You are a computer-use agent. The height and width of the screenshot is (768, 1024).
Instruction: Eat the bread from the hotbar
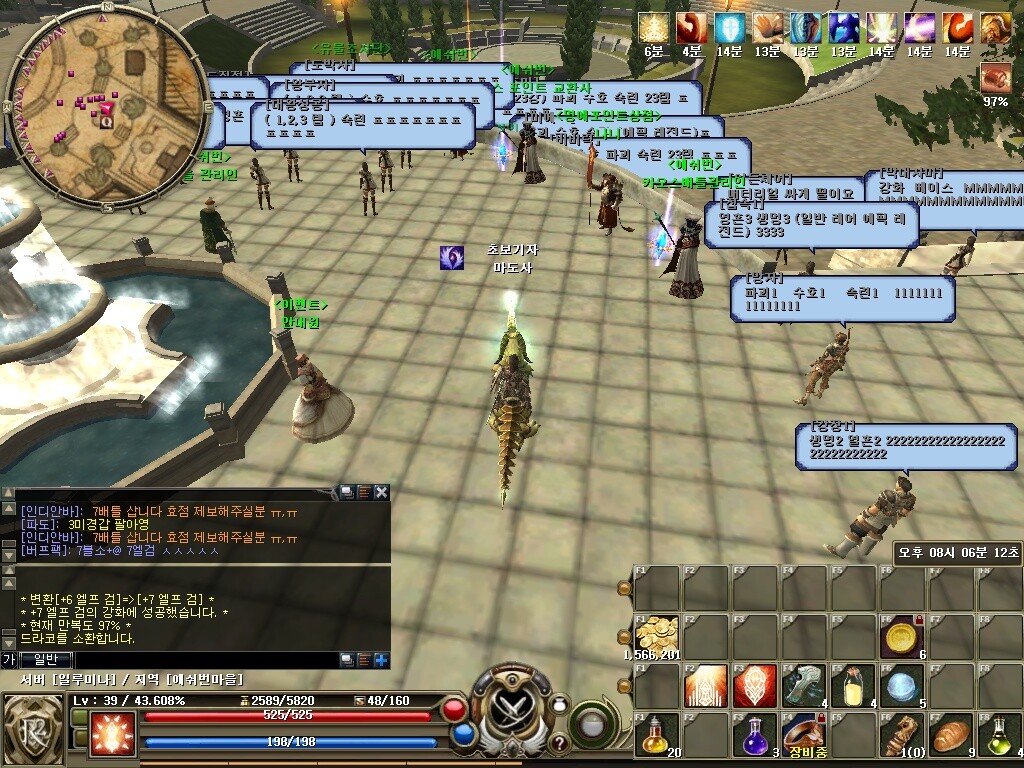coord(951,733)
